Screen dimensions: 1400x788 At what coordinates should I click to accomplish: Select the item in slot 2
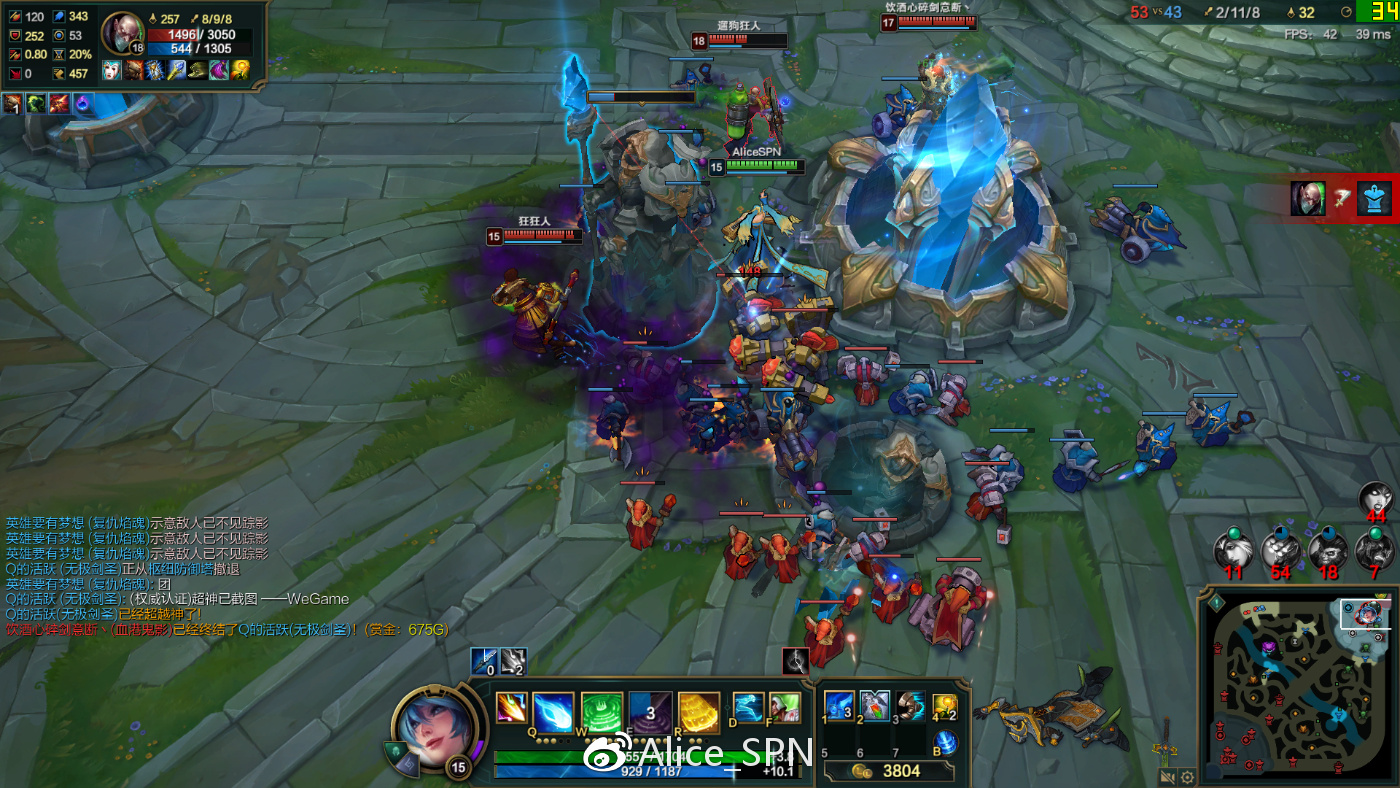(x=874, y=706)
